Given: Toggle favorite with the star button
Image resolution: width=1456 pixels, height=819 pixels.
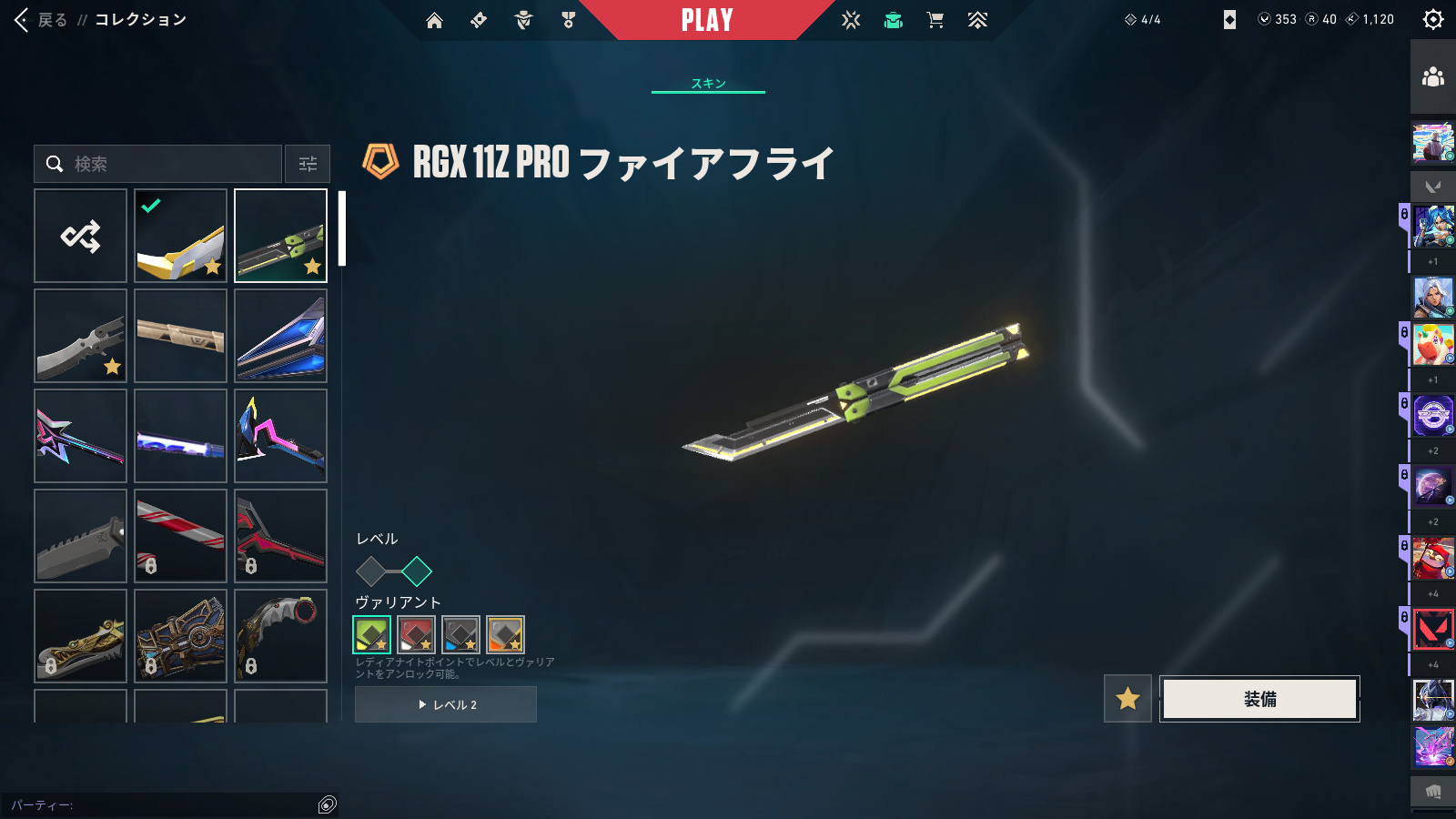Looking at the screenshot, I should tap(1127, 699).
